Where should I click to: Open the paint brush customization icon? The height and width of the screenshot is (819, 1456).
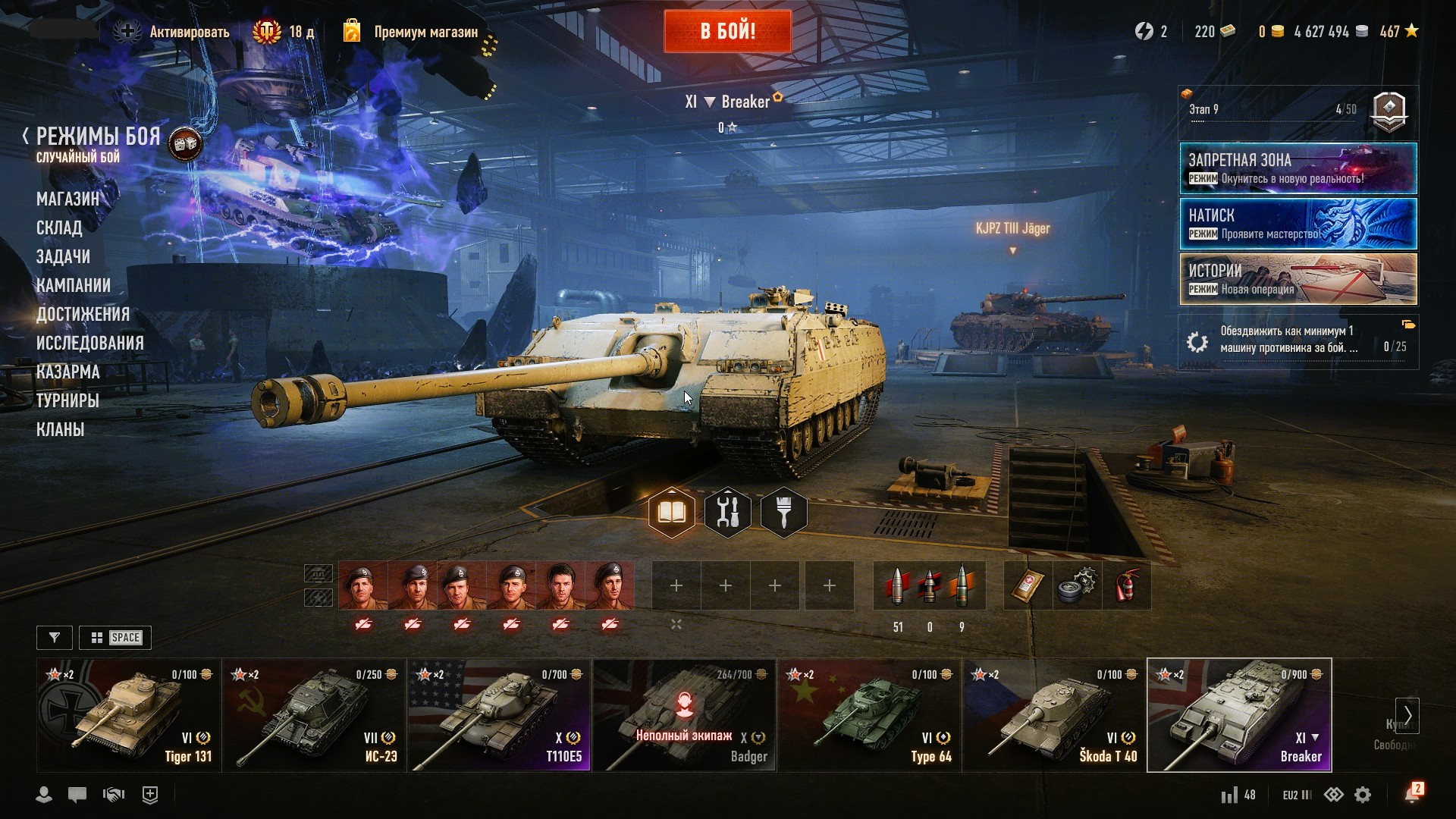pyautogui.click(x=783, y=513)
